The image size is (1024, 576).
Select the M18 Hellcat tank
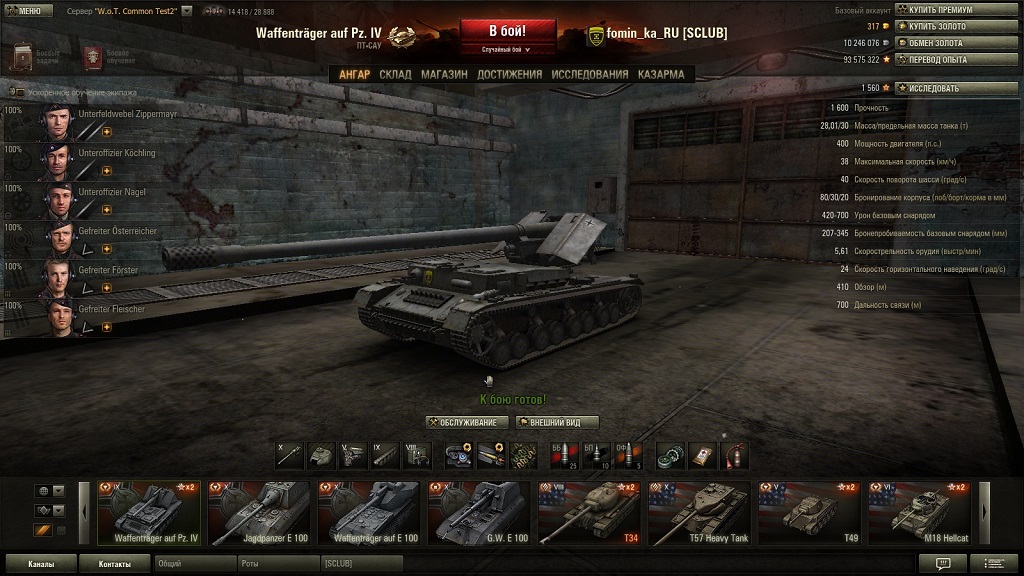pyautogui.click(x=919, y=513)
